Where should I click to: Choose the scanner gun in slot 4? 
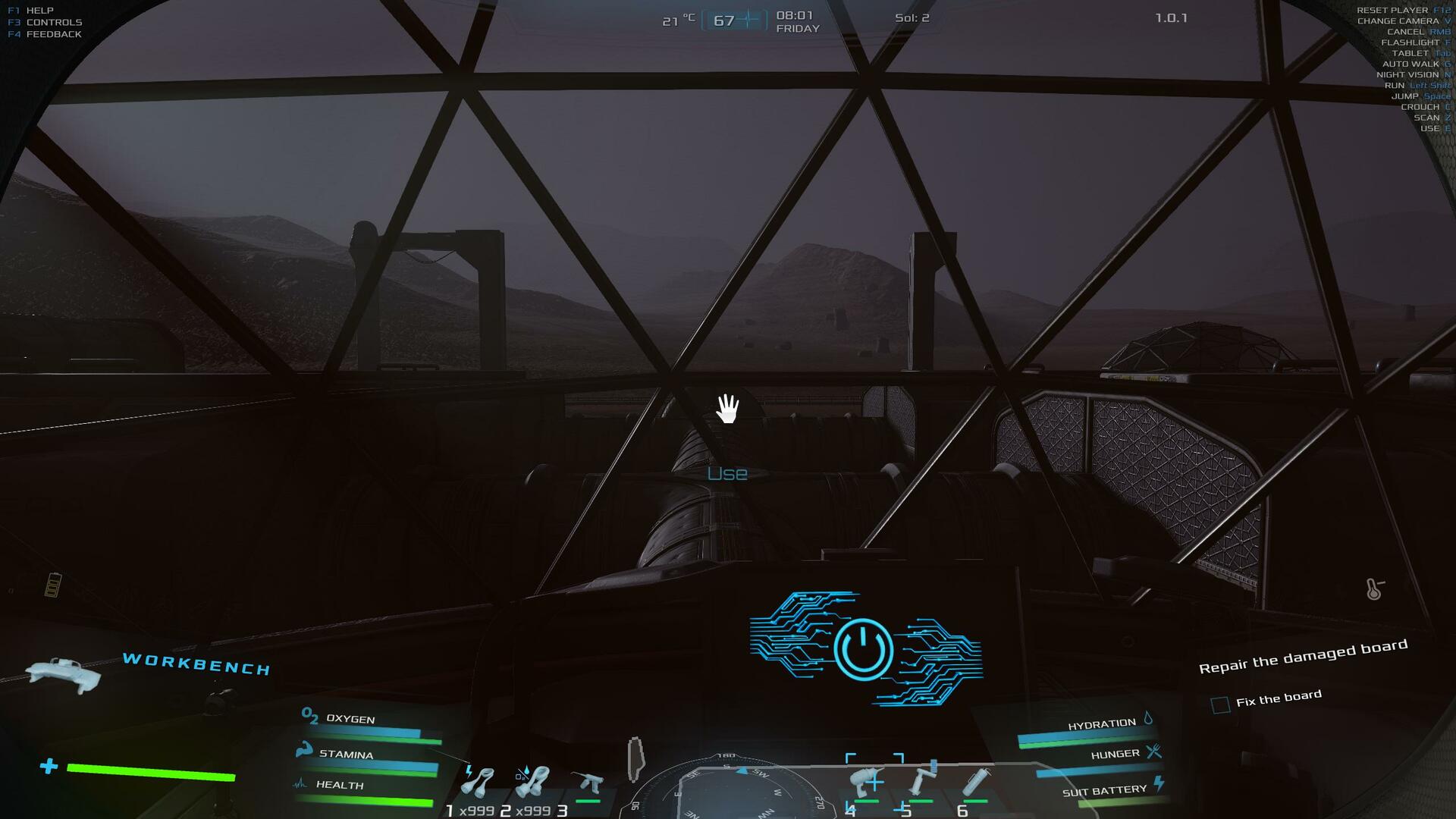tap(868, 782)
